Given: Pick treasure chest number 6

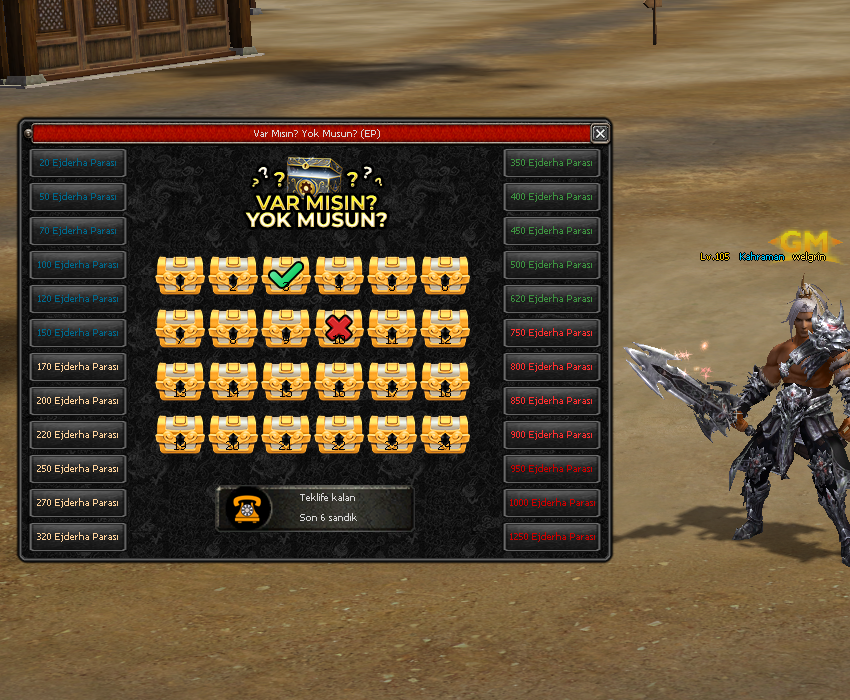Looking at the screenshot, I should coord(445,275).
